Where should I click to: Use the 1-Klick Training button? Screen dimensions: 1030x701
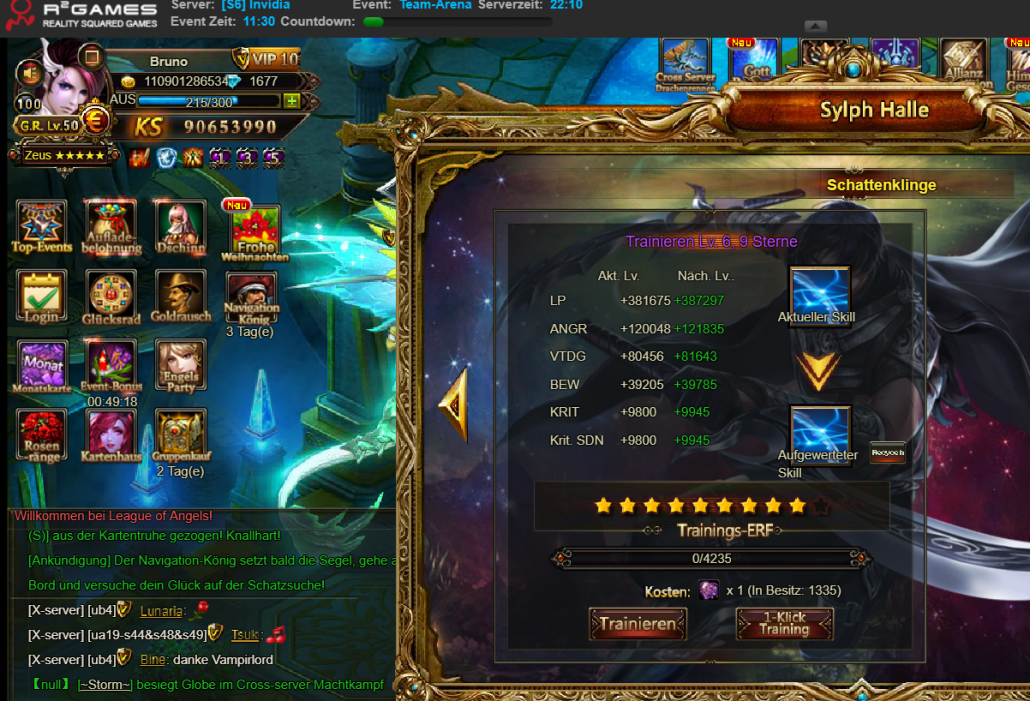[x=784, y=624]
